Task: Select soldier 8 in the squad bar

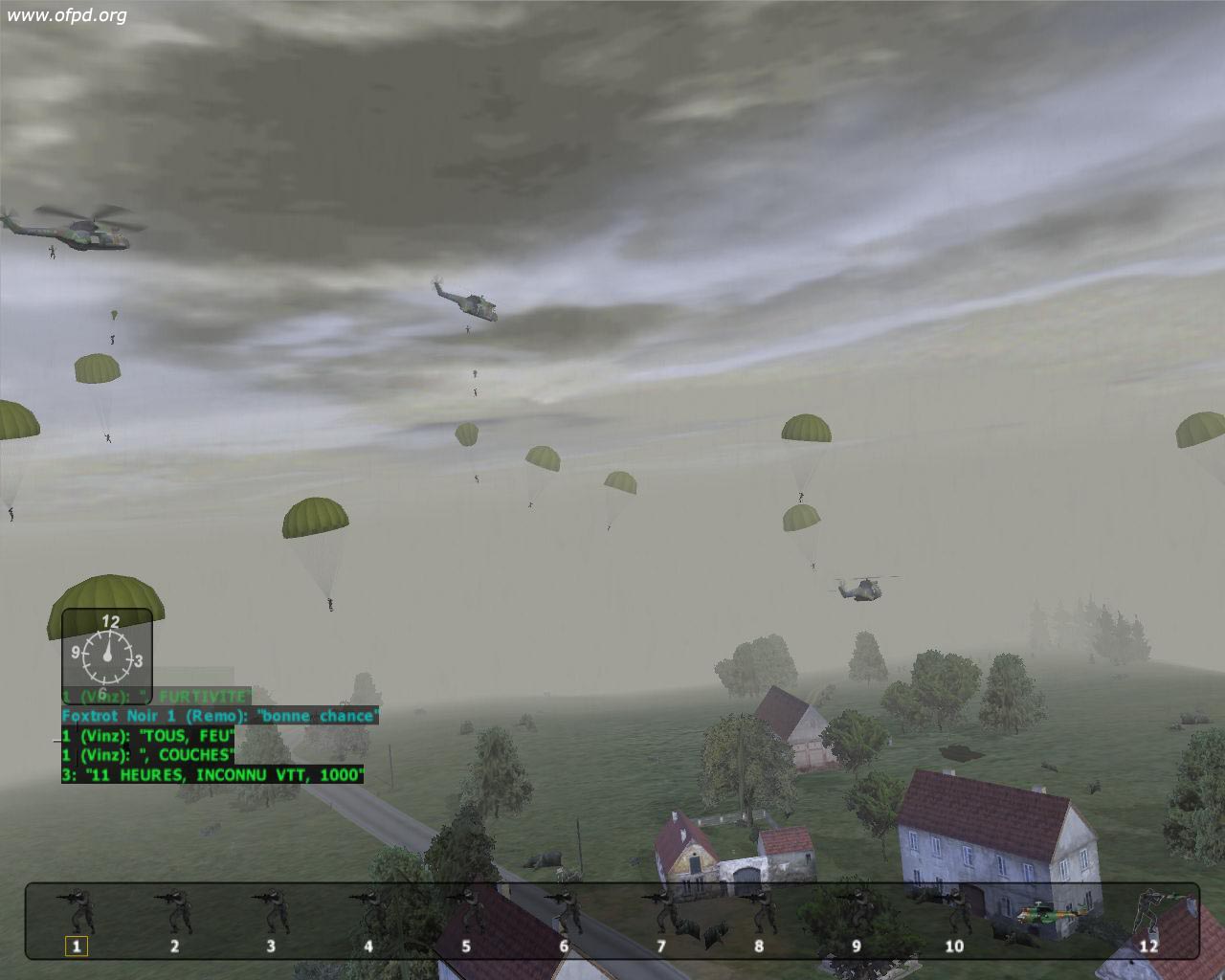Action: [x=759, y=913]
